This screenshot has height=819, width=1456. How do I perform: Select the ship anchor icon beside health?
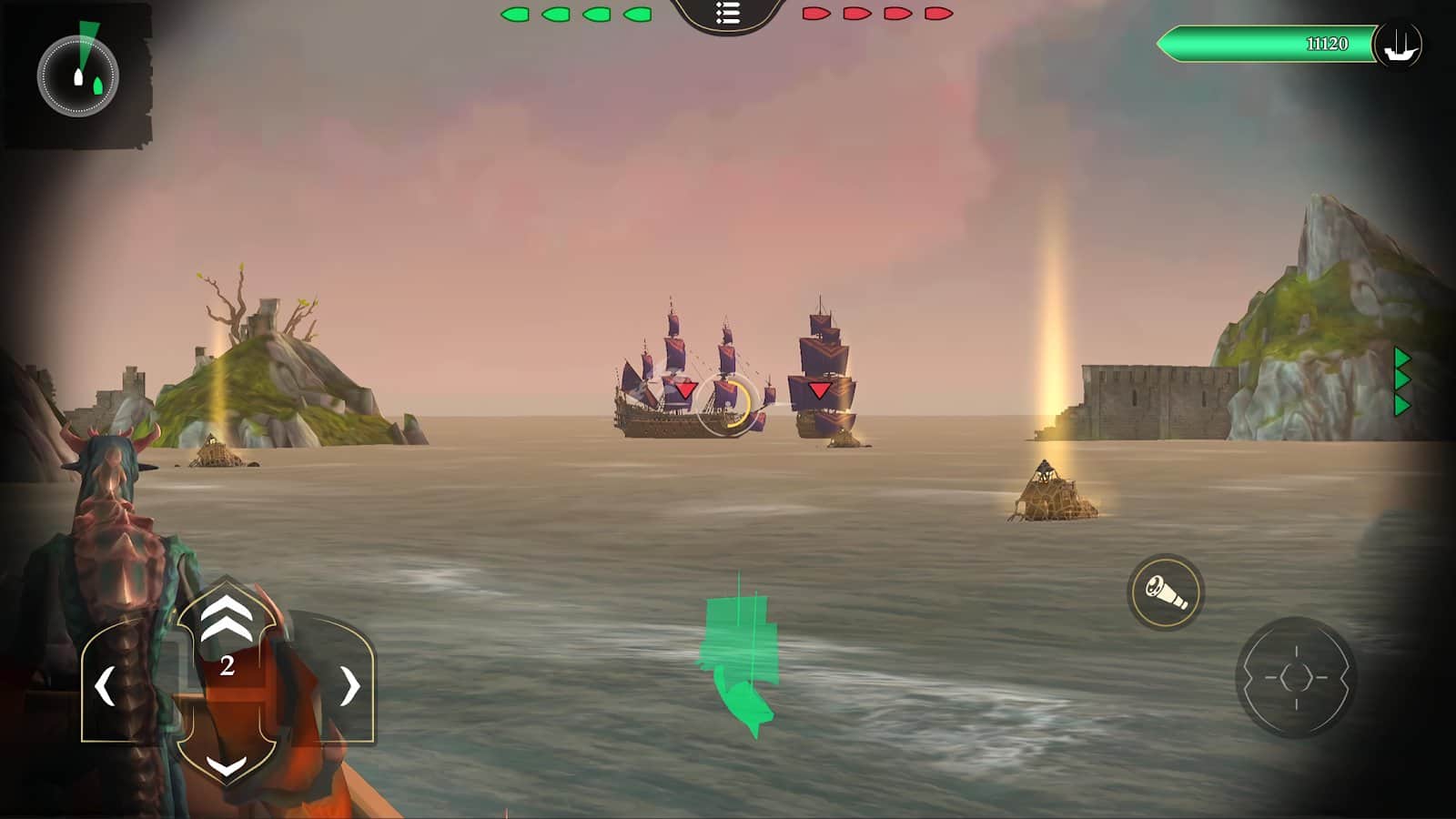(x=1399, y=44)
